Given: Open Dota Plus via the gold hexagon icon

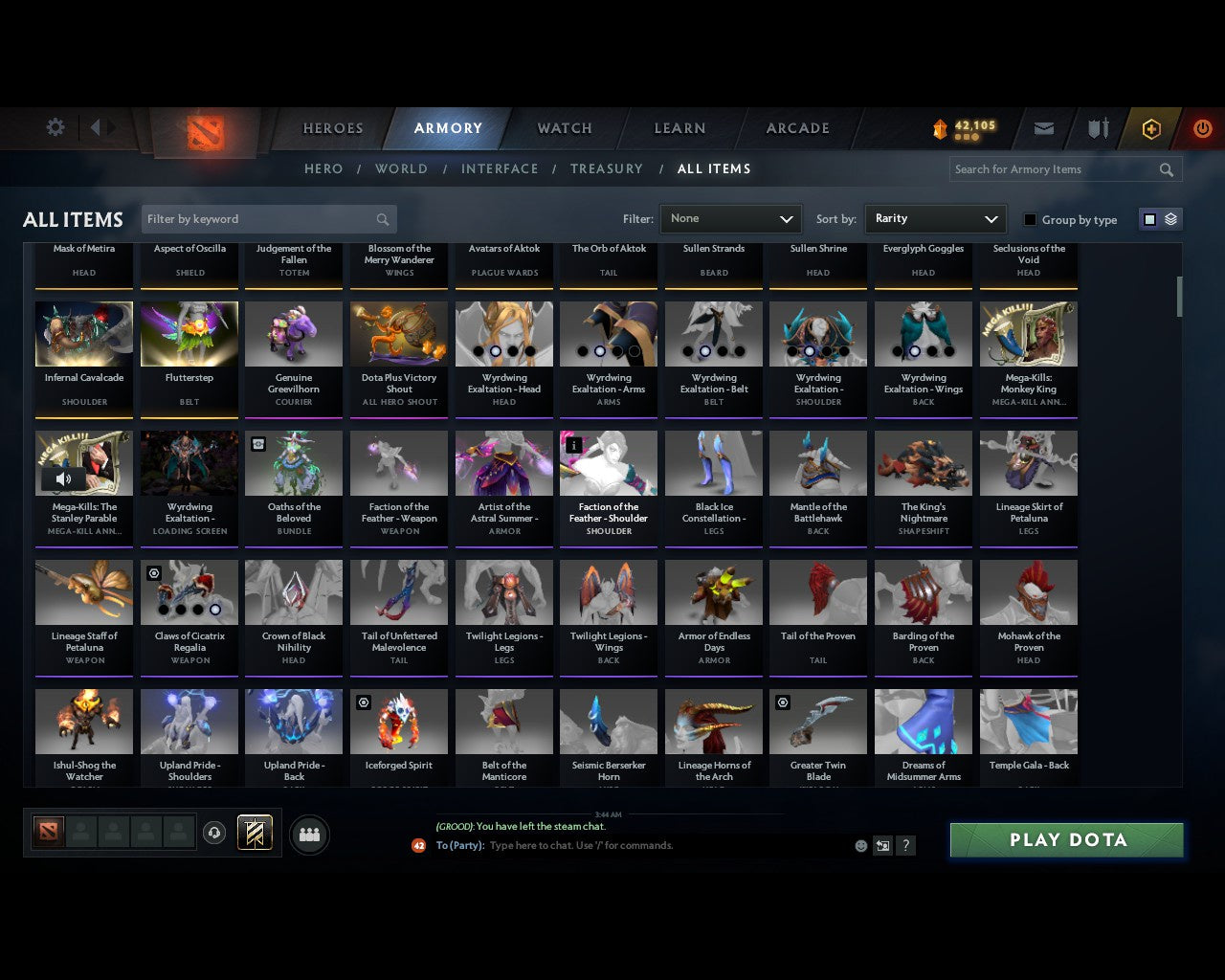Looking at the screenshot, I should (1151, 128).
